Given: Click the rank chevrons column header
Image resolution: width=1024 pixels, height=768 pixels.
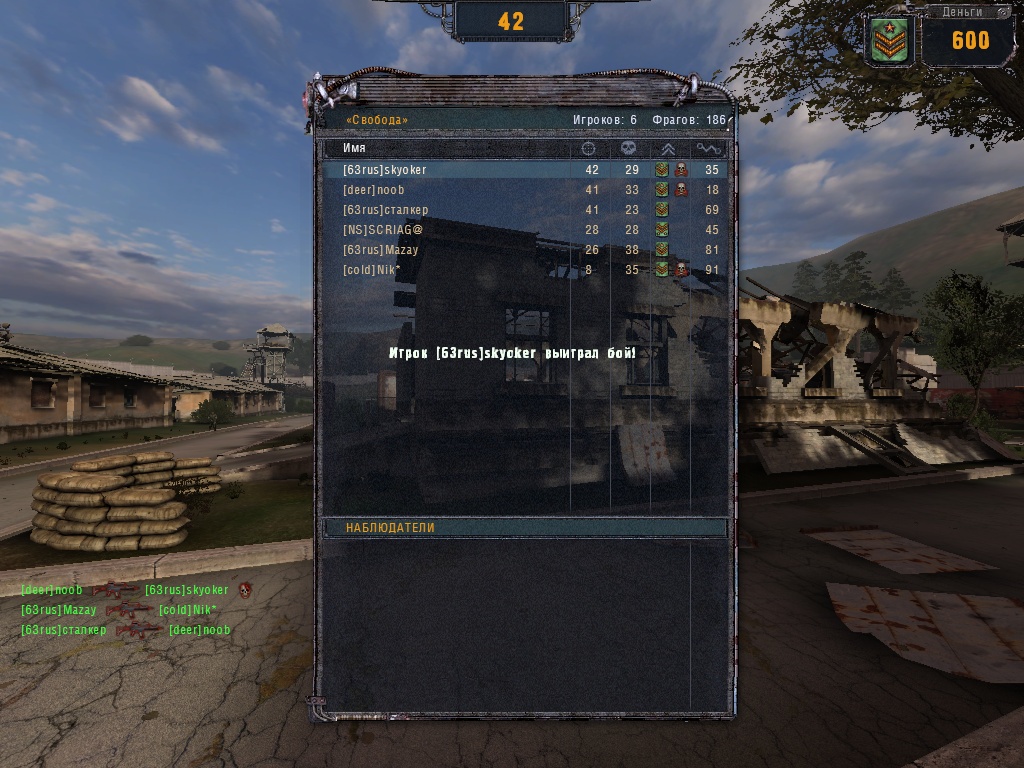Looking at the screenshot, I should (669, 148).
